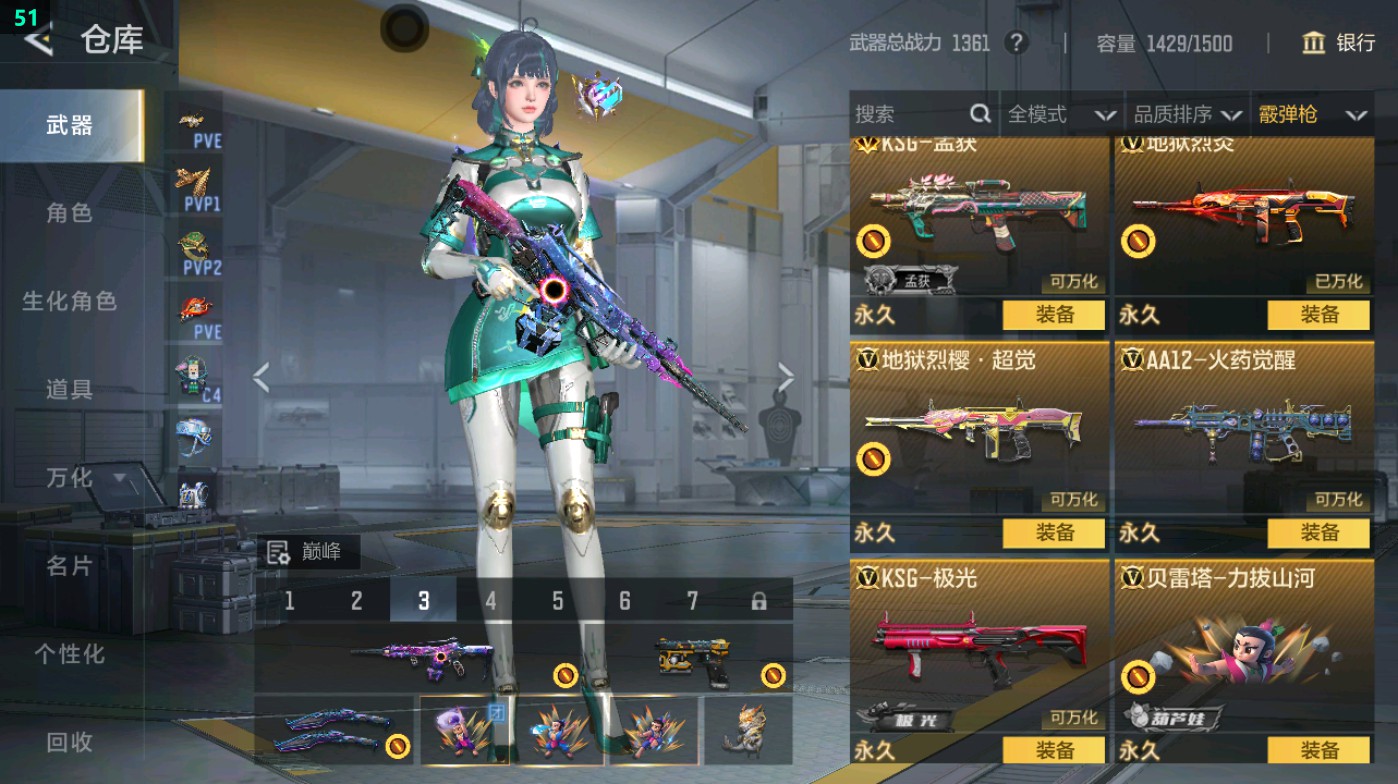Open the 生化角色 category
Image resolution: width=1398 pixels, height=784 pixels.
click(69, 301)
